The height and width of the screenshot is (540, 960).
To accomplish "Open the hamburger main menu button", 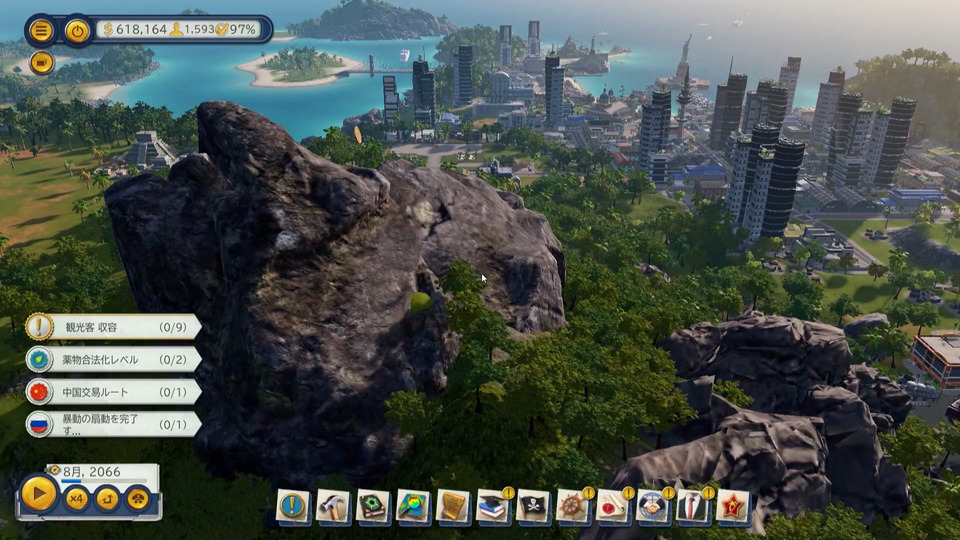I will (41, 30).
